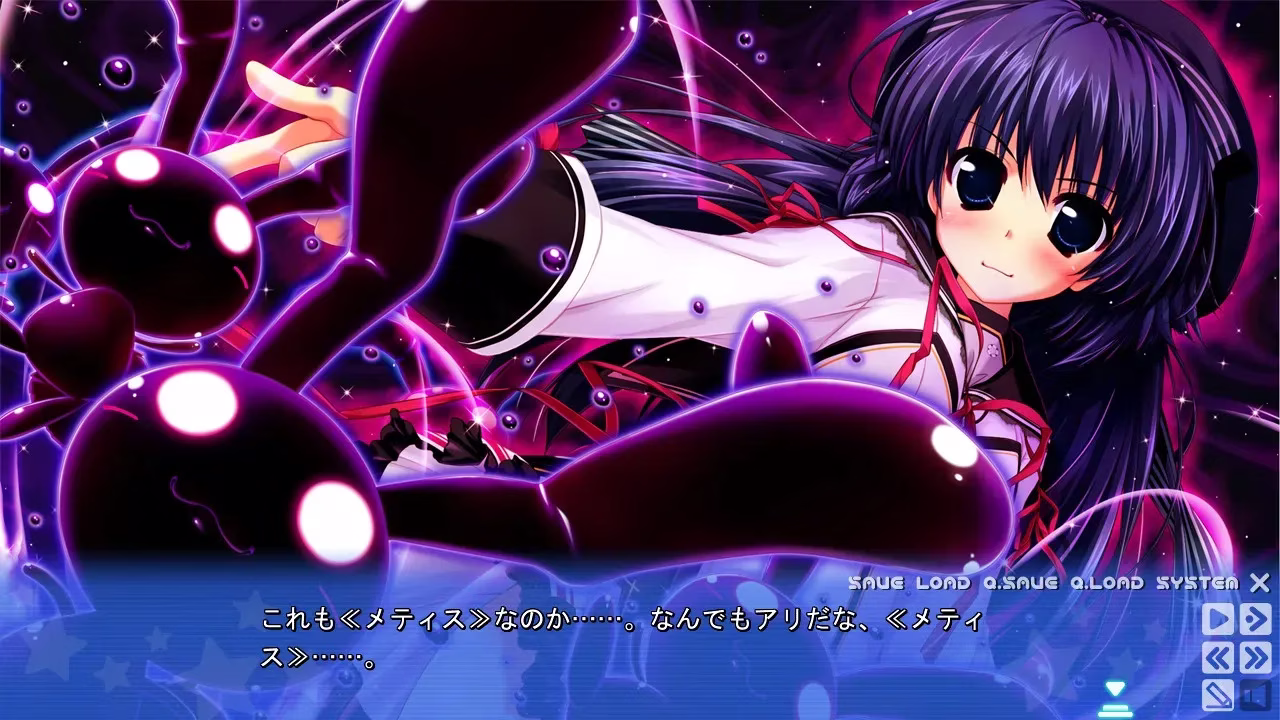Click the double left arrow rewind button
This screenshot has width=1280, height=720.
[x=1217, y=657]
